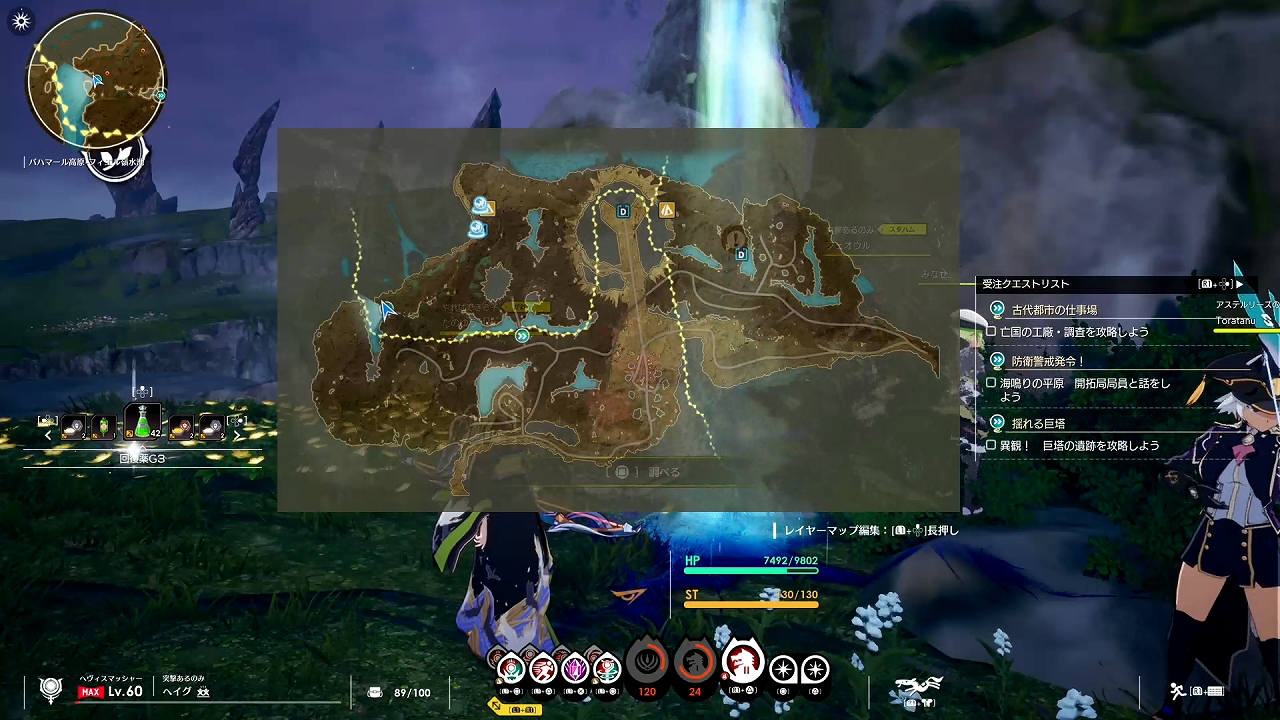Open the 受注クエストリスト header
The image size is (1280, 720).
click(1025, 284)
